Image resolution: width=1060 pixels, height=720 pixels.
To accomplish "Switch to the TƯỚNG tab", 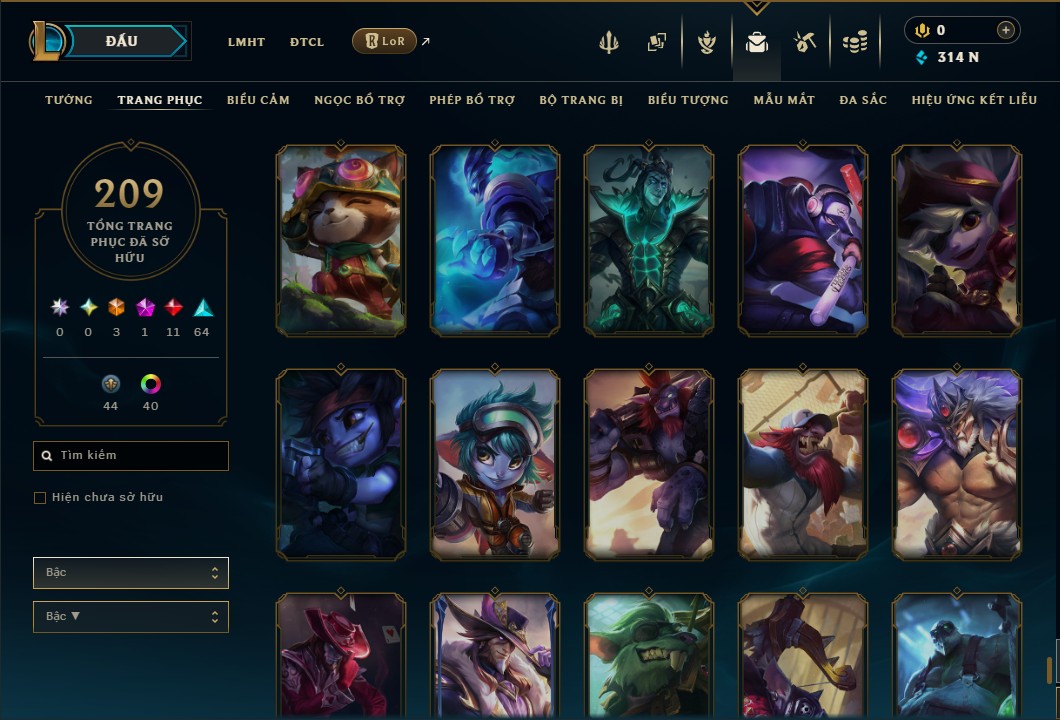I will 69,100.
